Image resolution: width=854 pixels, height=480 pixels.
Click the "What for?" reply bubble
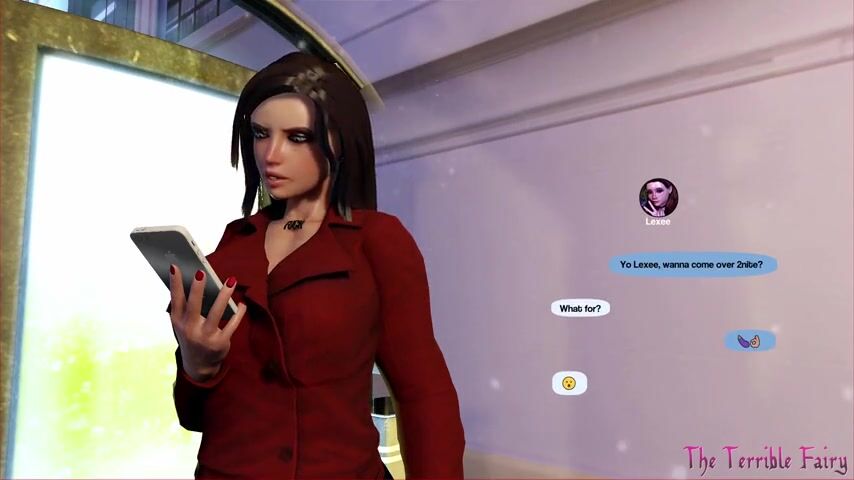pos(580,309)
